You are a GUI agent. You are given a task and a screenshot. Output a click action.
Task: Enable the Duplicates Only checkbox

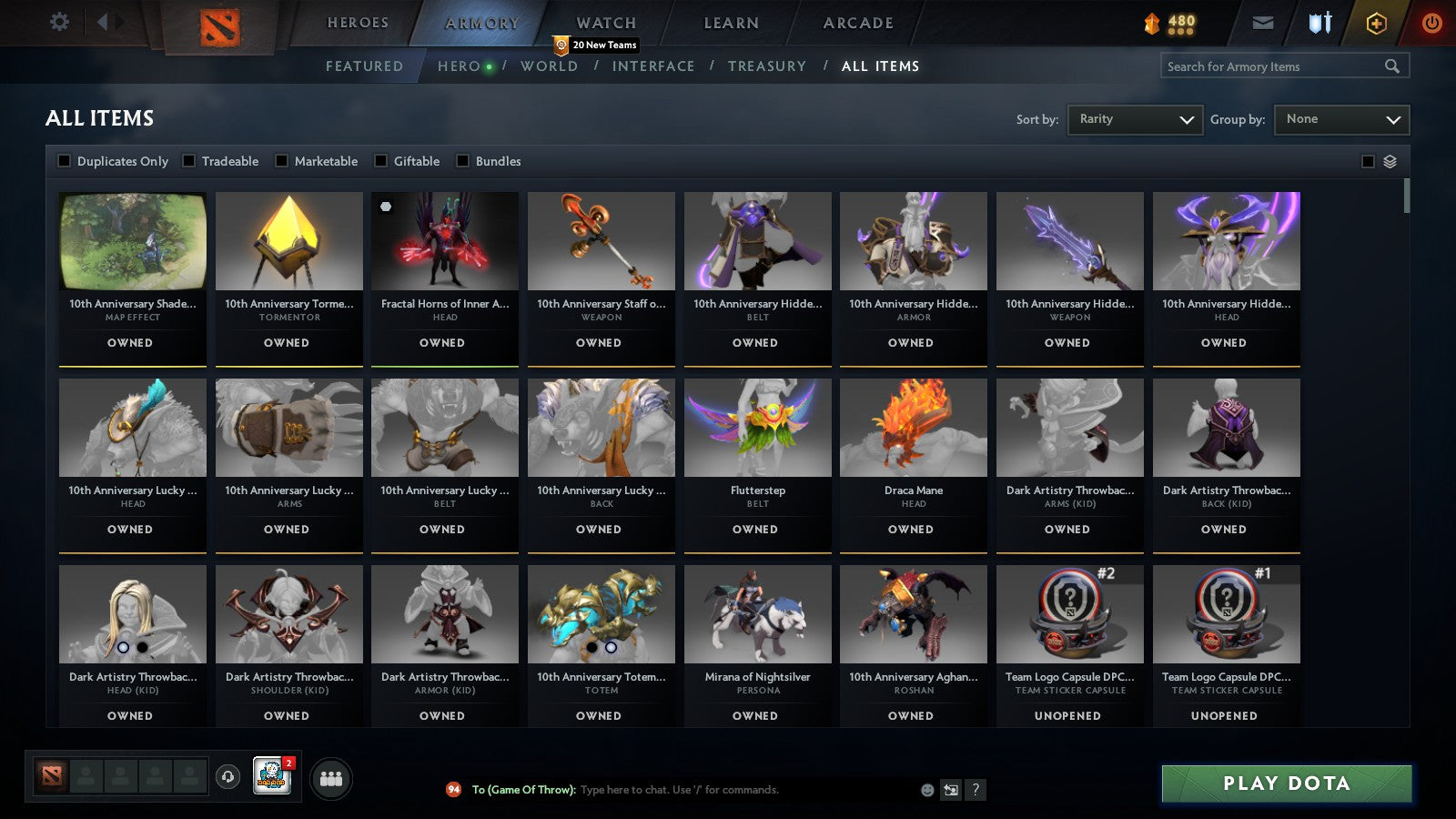tap(64, 161)
